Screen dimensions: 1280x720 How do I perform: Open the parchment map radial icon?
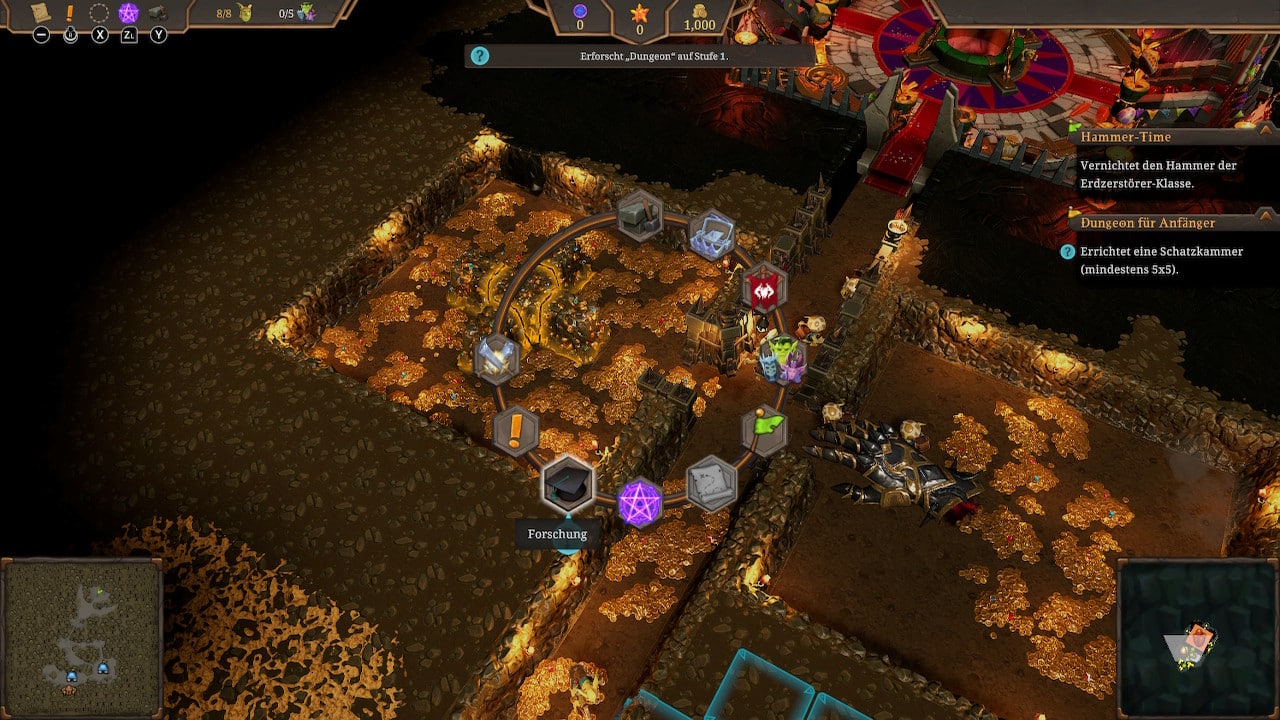(711, 483)
